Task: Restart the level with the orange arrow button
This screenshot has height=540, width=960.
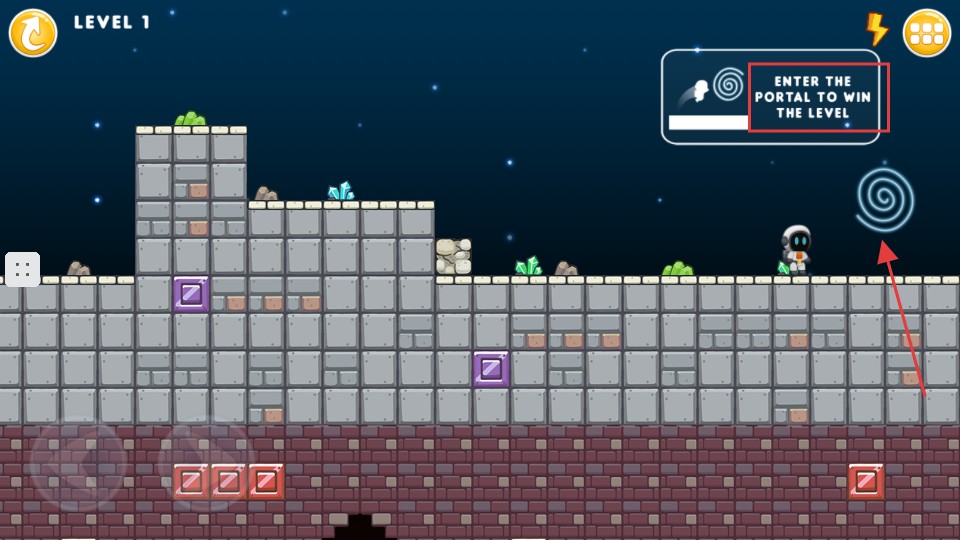Action: pos(33,33)
